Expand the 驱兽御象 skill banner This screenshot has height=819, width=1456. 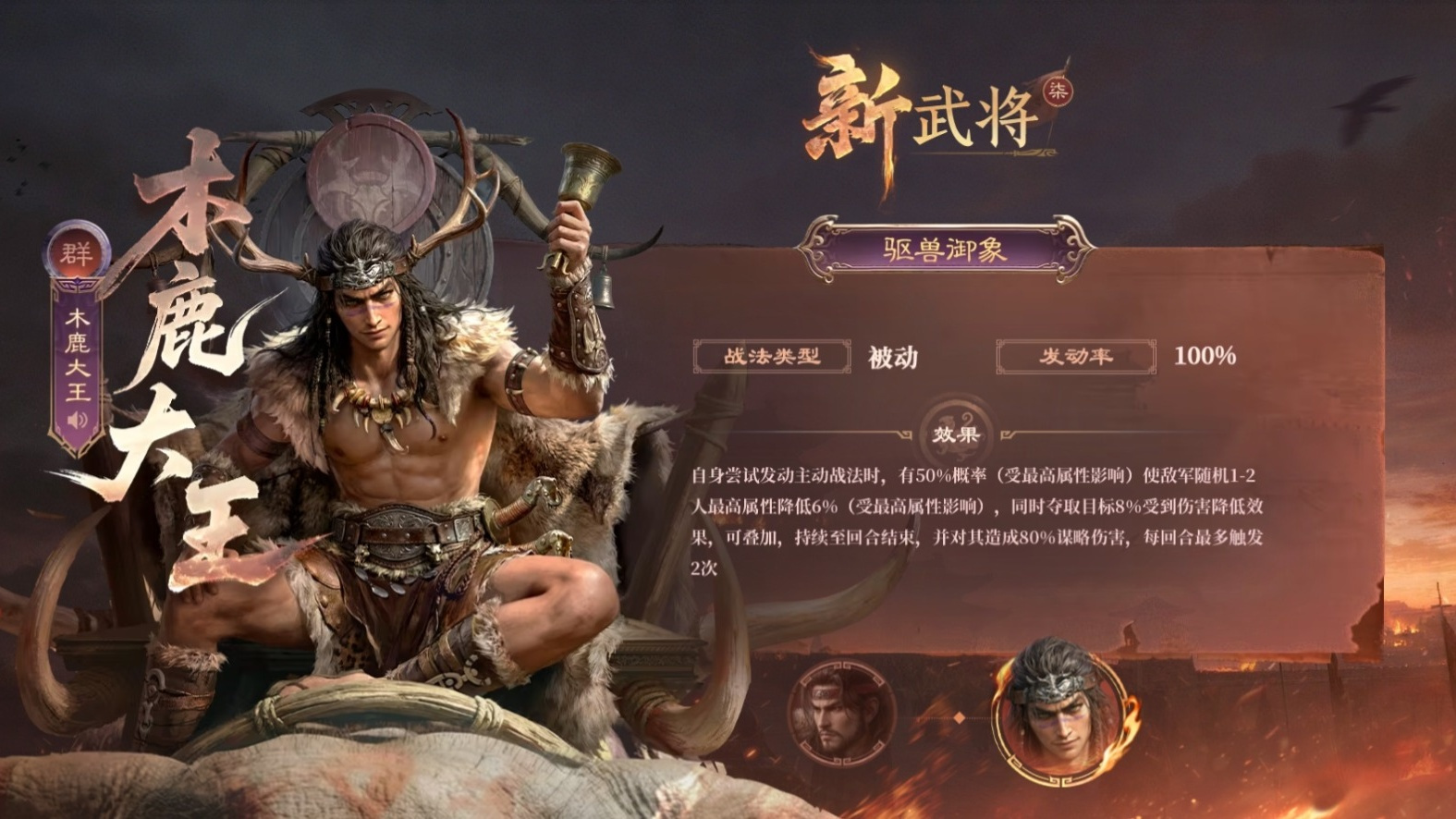tap(944, 247)
